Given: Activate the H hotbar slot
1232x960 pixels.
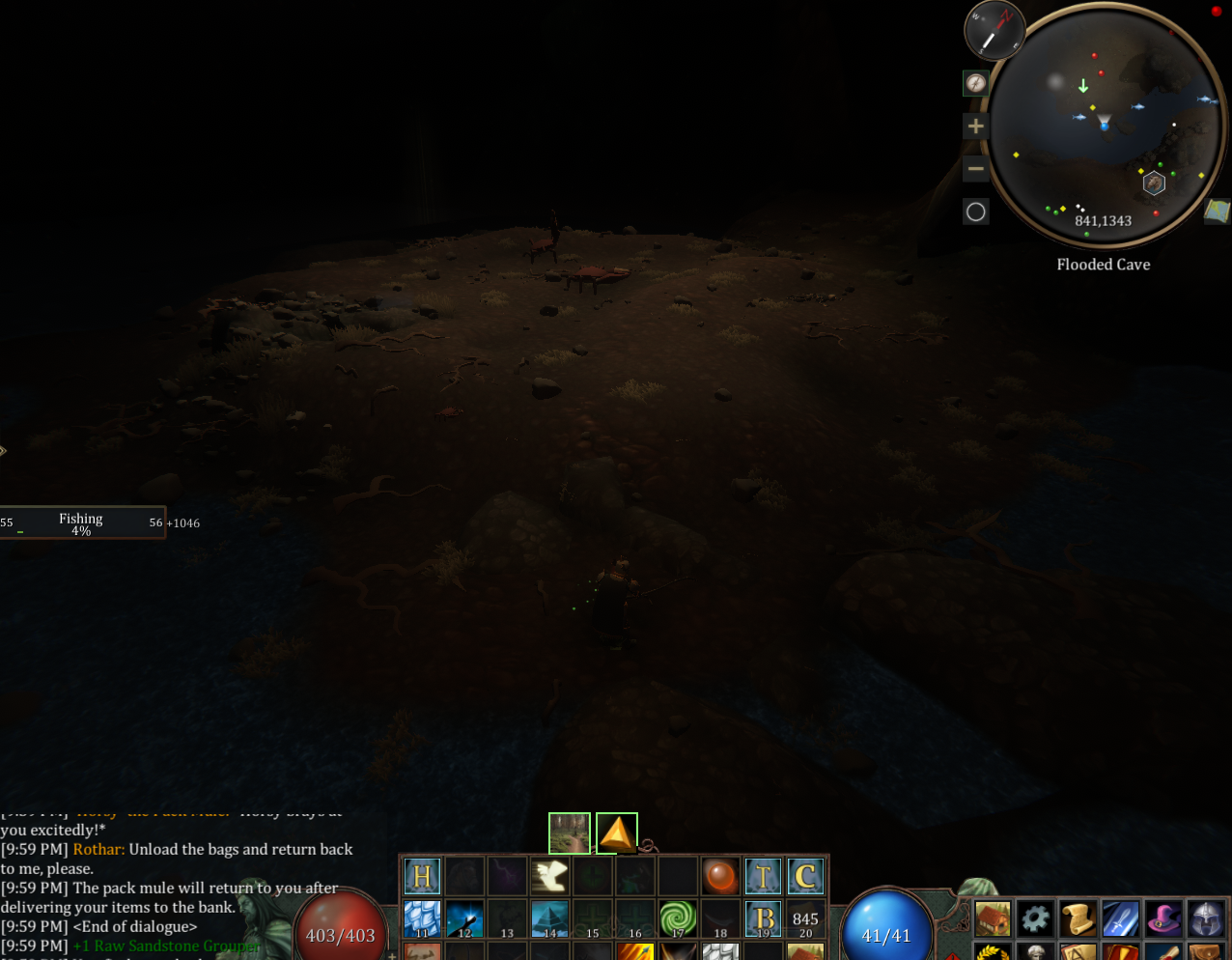Looking at the screenshot, I should point(422,877).
